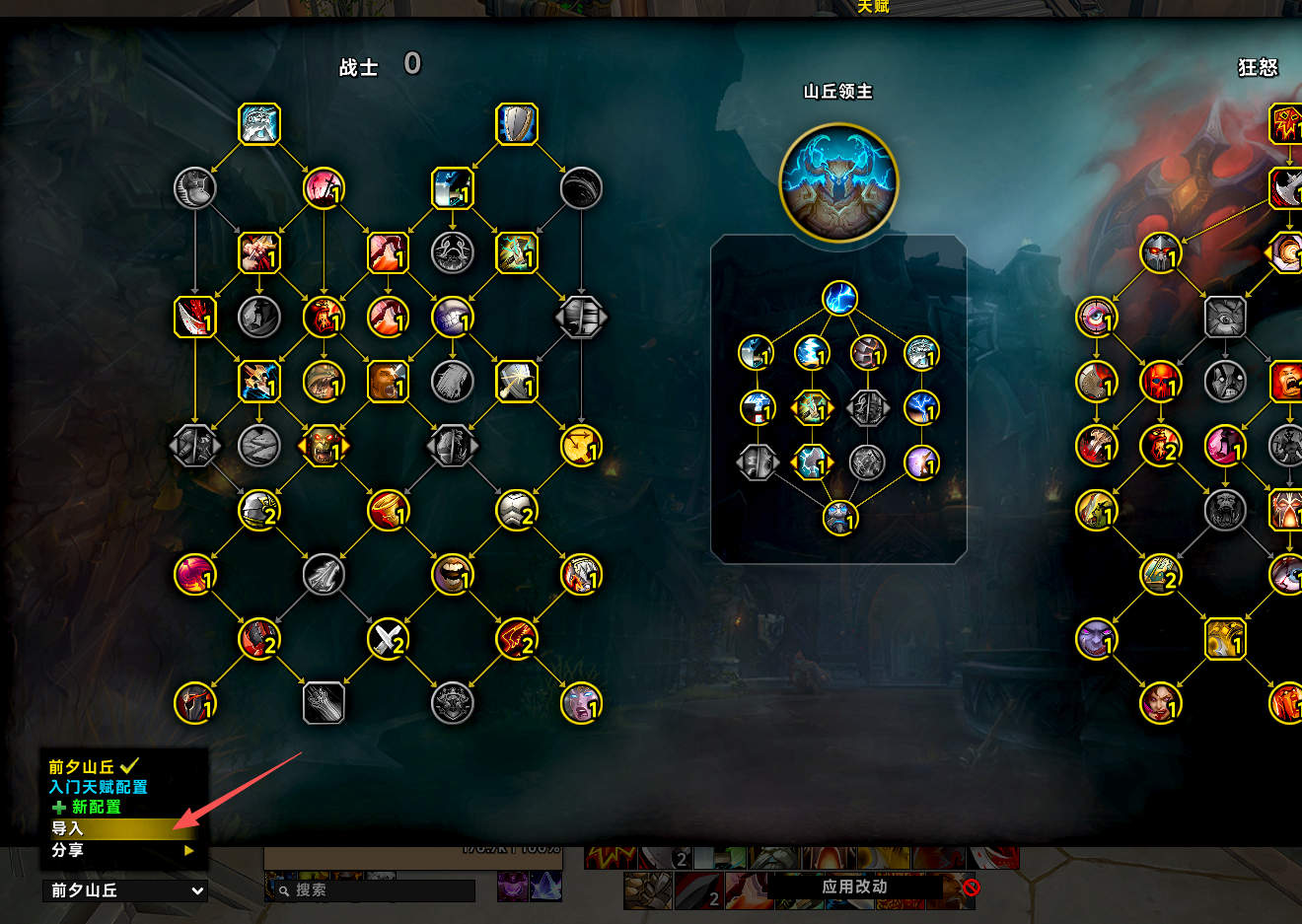
Task: Choose the 入门天赋配置 starter build
Action: coord(98,787)
